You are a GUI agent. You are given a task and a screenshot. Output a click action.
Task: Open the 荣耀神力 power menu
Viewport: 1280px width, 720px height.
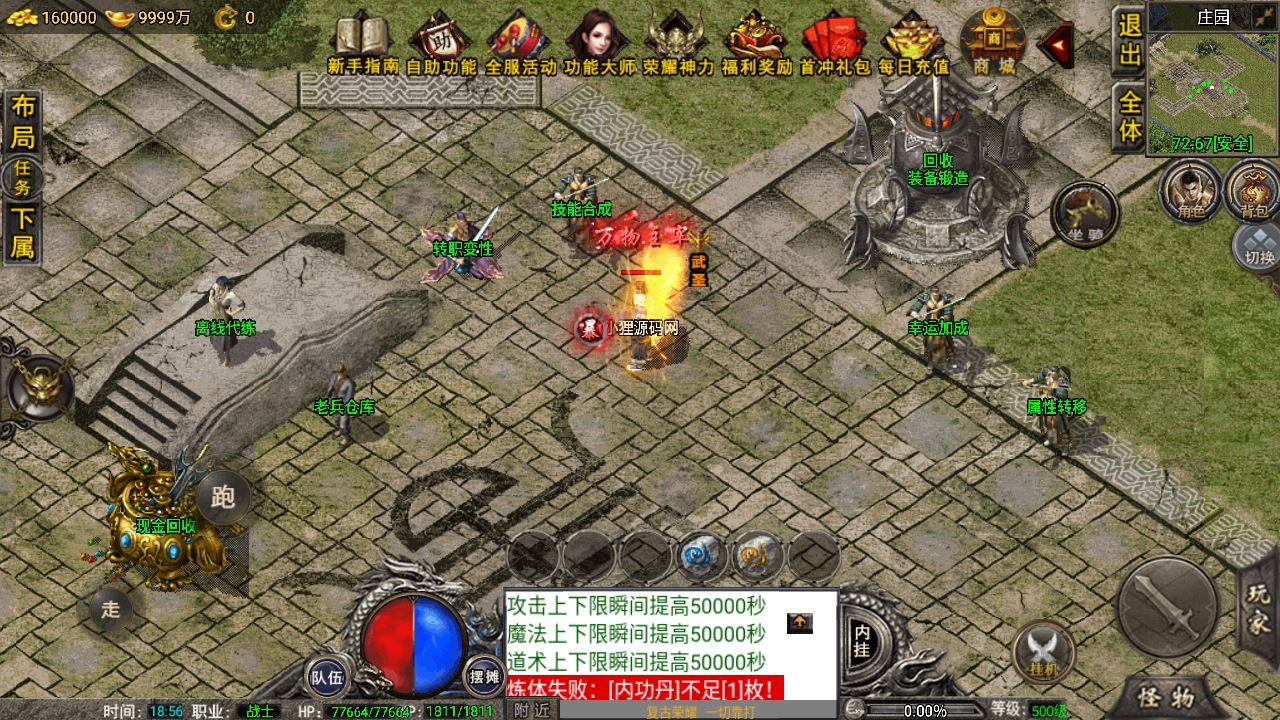tap(678, 42)
